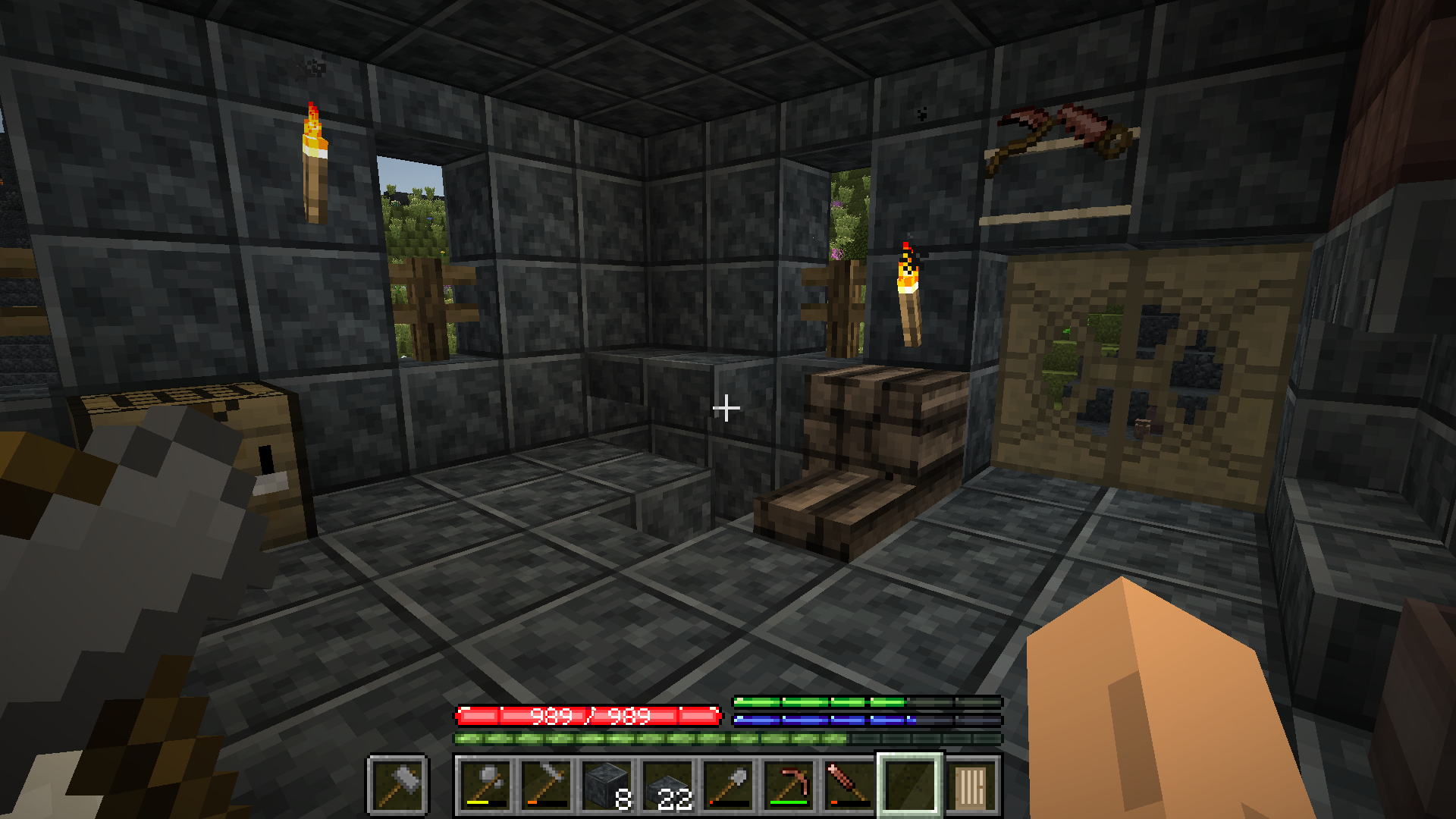Select the wooden door hotbar slot
Viewport: 1456px width, 819px height.
tap(971, 785)
